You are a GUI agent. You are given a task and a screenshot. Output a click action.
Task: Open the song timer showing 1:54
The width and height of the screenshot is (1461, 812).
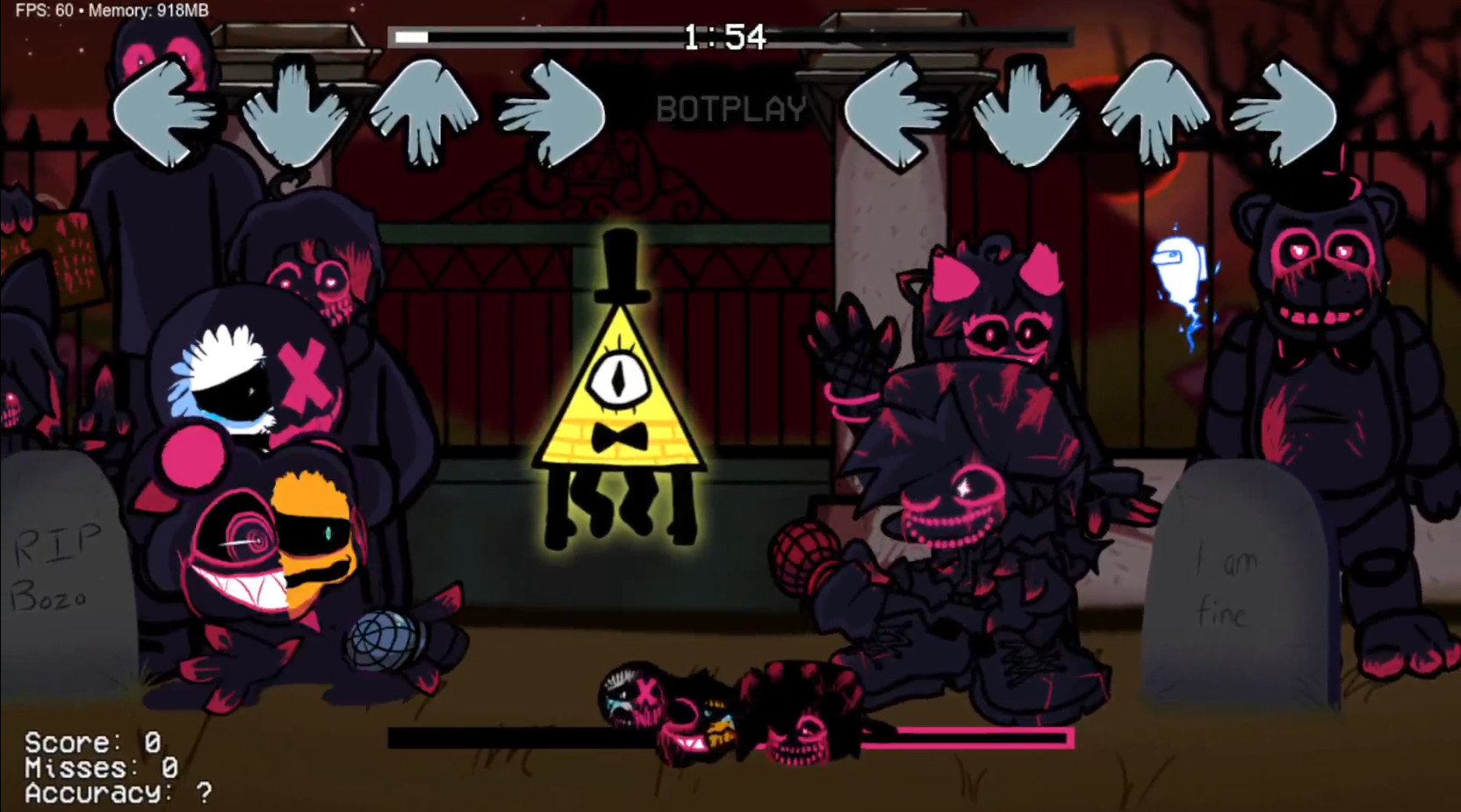tap(723, 37)
